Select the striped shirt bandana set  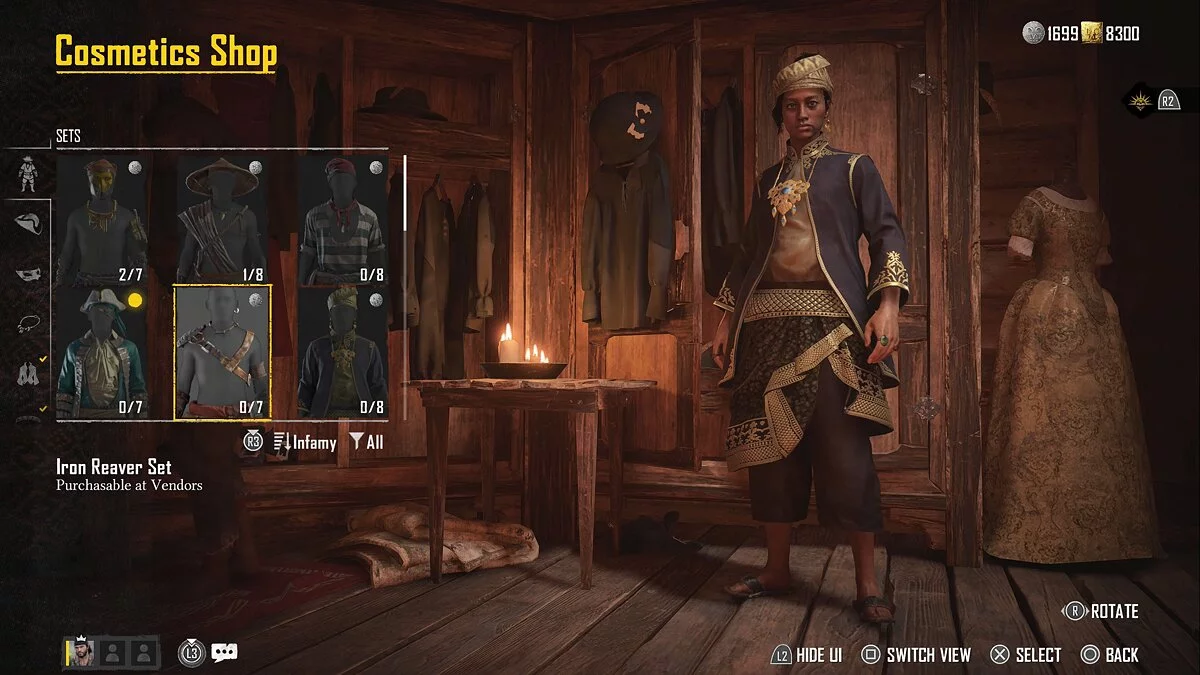tap(343, 219)
